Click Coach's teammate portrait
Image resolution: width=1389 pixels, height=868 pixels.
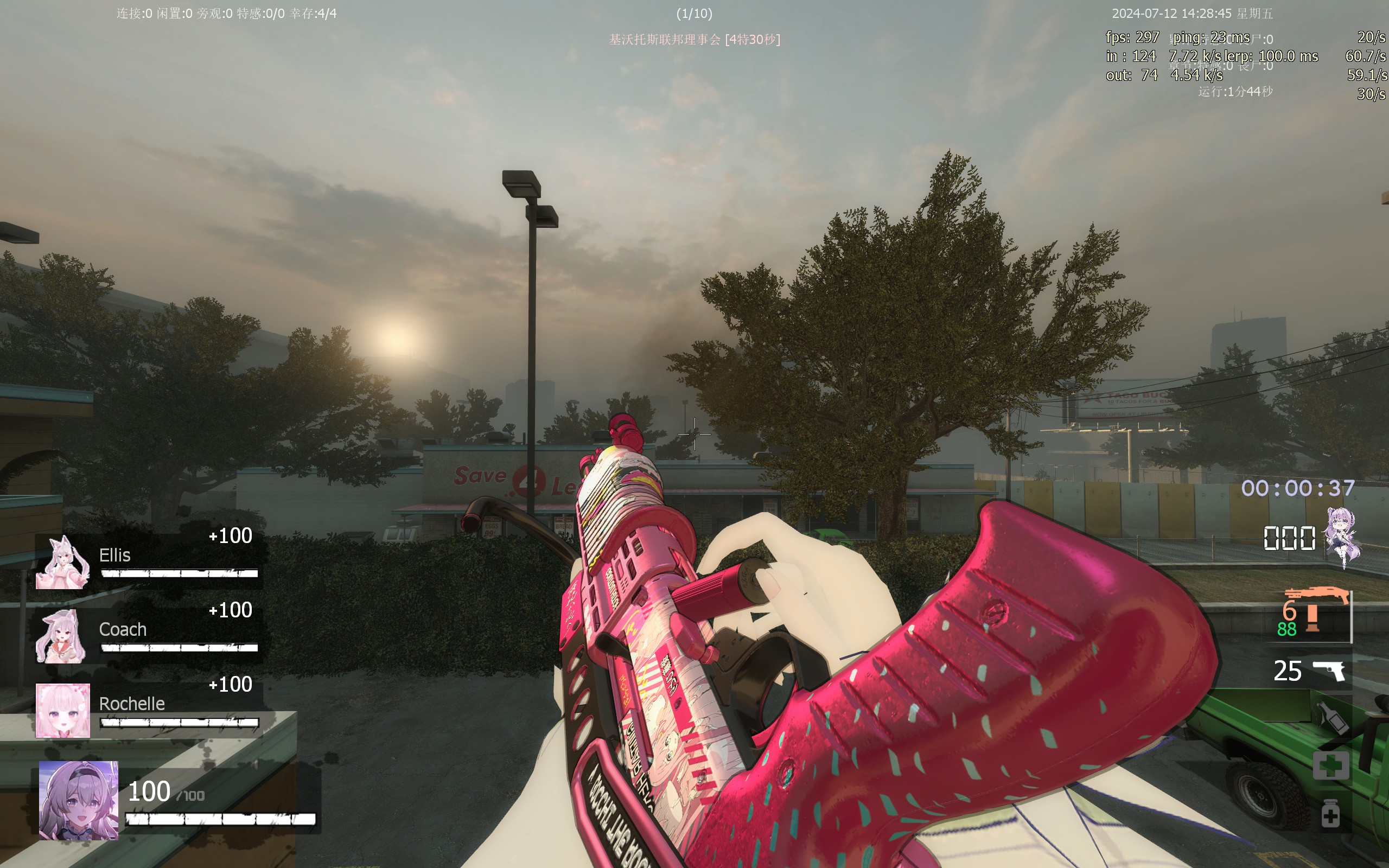pyautogui.click(x=62, y=637)
